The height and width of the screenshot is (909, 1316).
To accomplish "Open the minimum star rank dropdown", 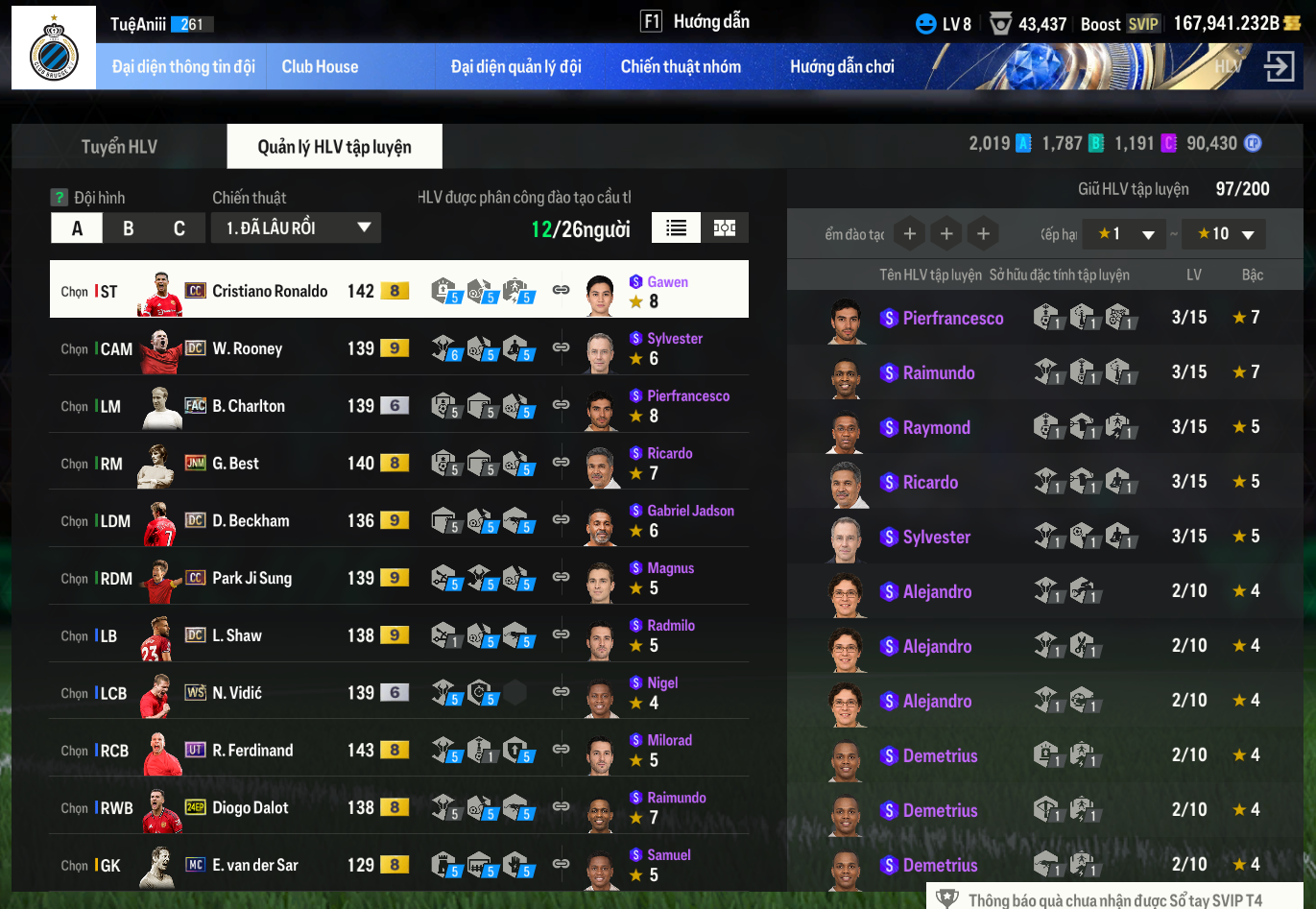I will point(1127,234).
